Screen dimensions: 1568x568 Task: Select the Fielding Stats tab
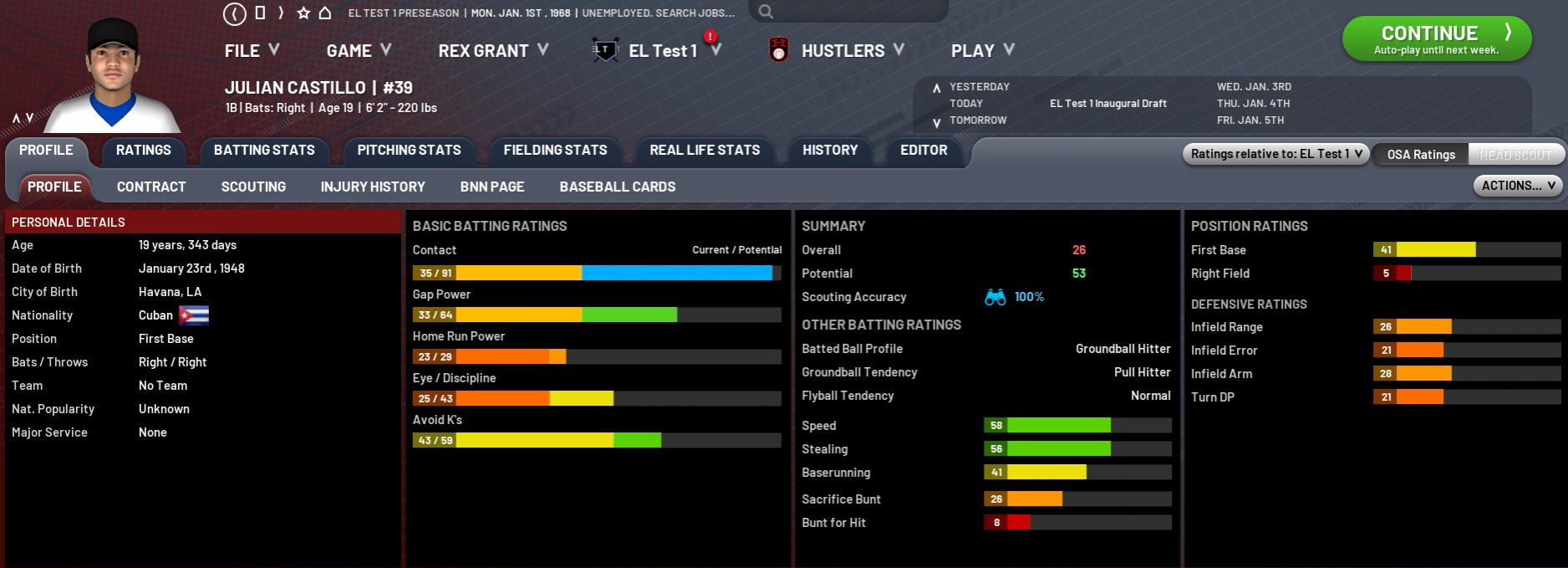(555, 151)
